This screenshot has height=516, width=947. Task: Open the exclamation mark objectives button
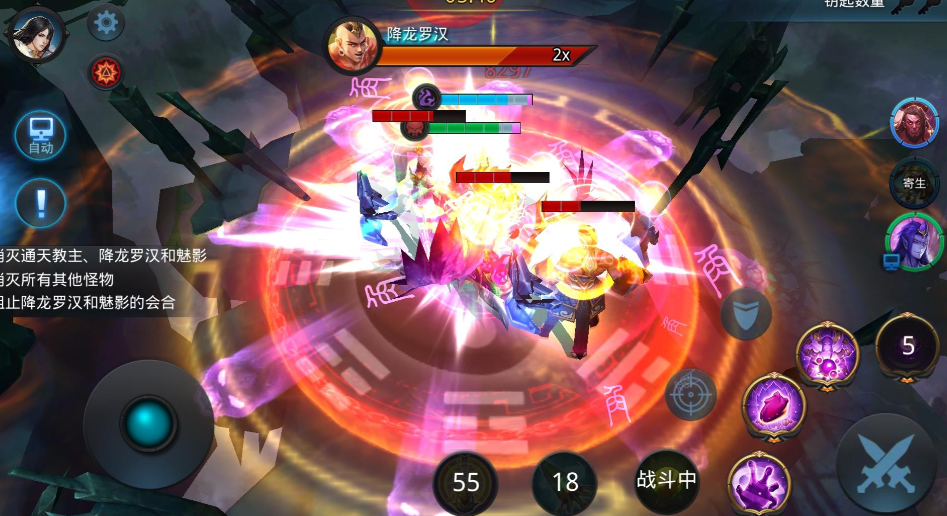pyautogui.click(x=40, y=202)
